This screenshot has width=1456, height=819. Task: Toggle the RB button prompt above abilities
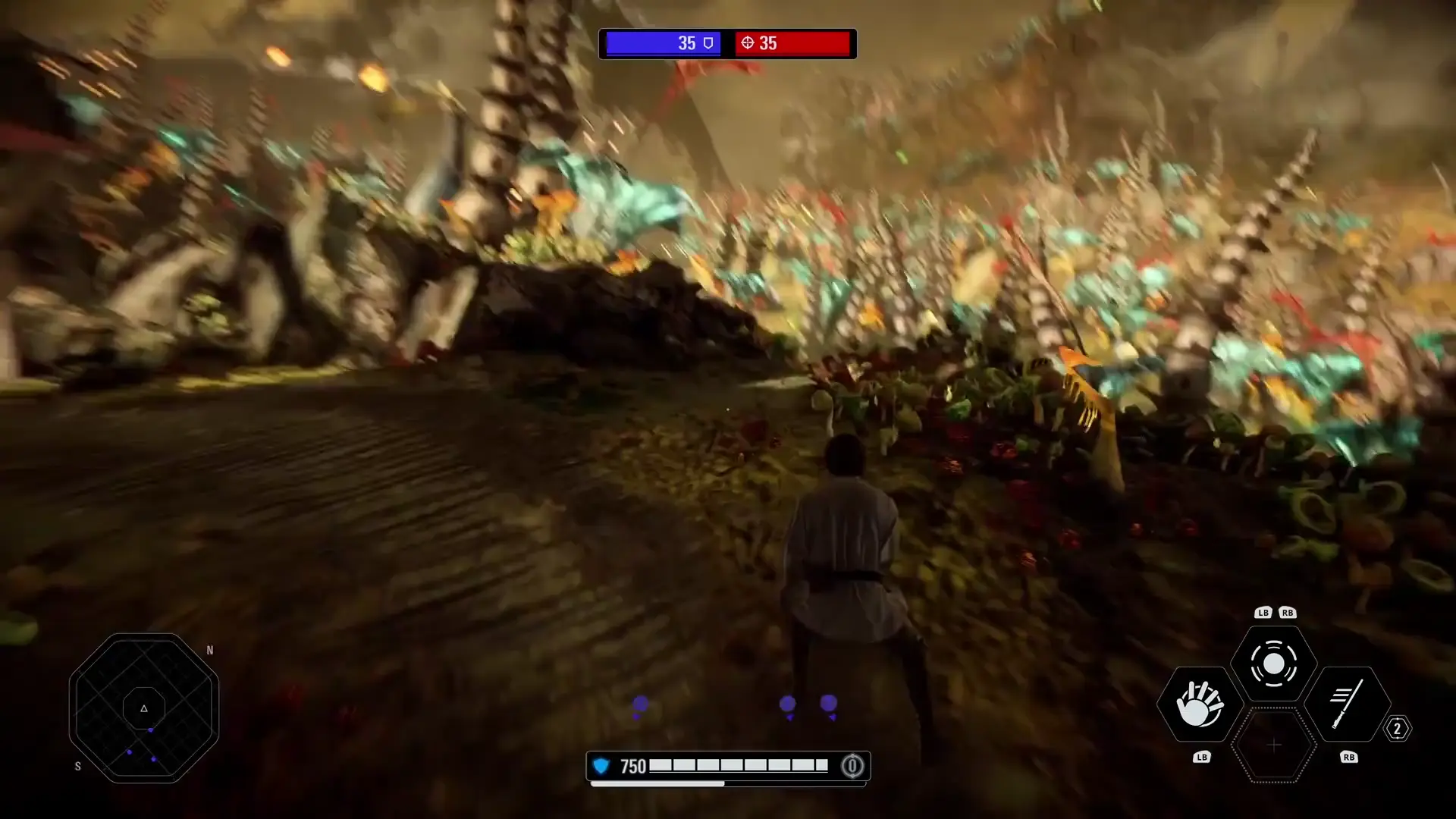click(1286, 612)
